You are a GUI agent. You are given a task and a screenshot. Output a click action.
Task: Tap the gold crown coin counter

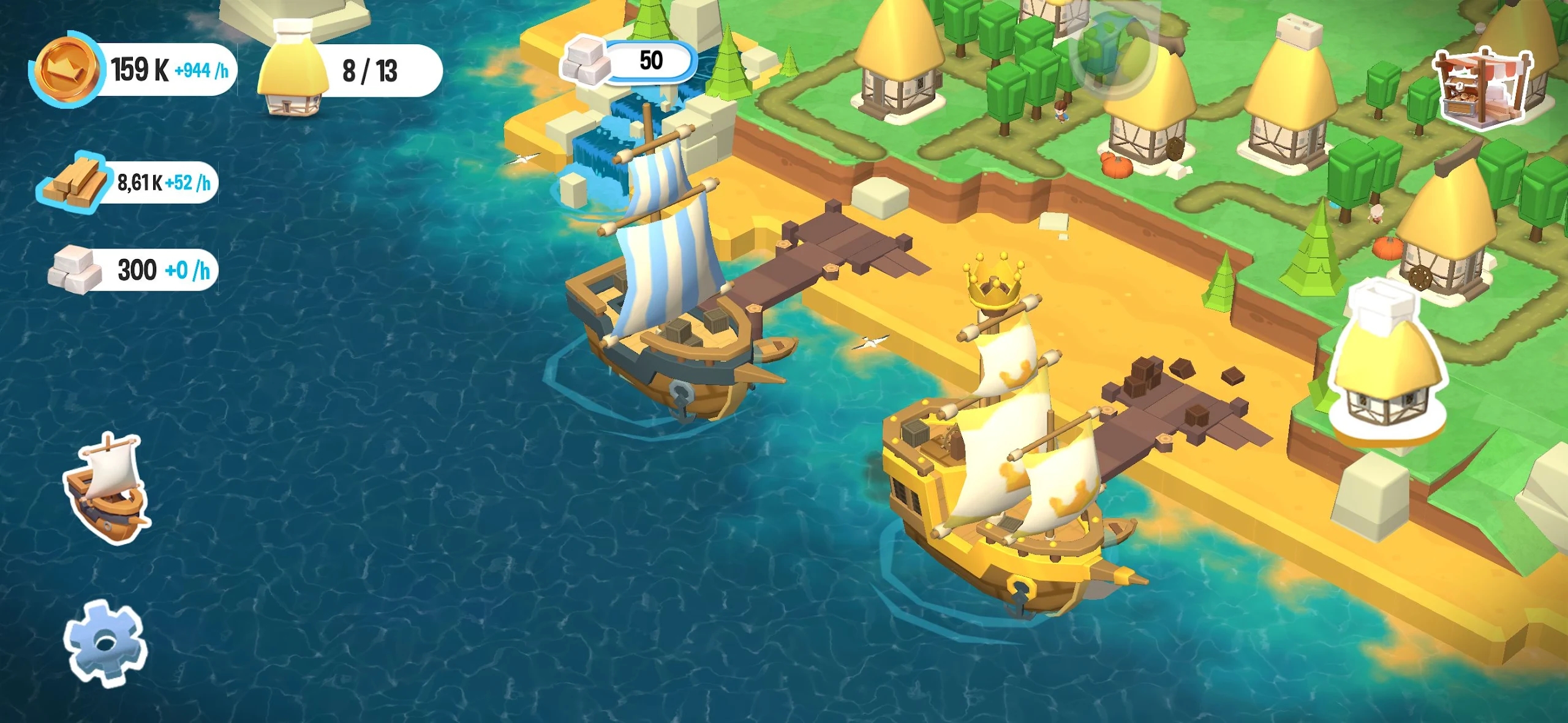point(134,69)
